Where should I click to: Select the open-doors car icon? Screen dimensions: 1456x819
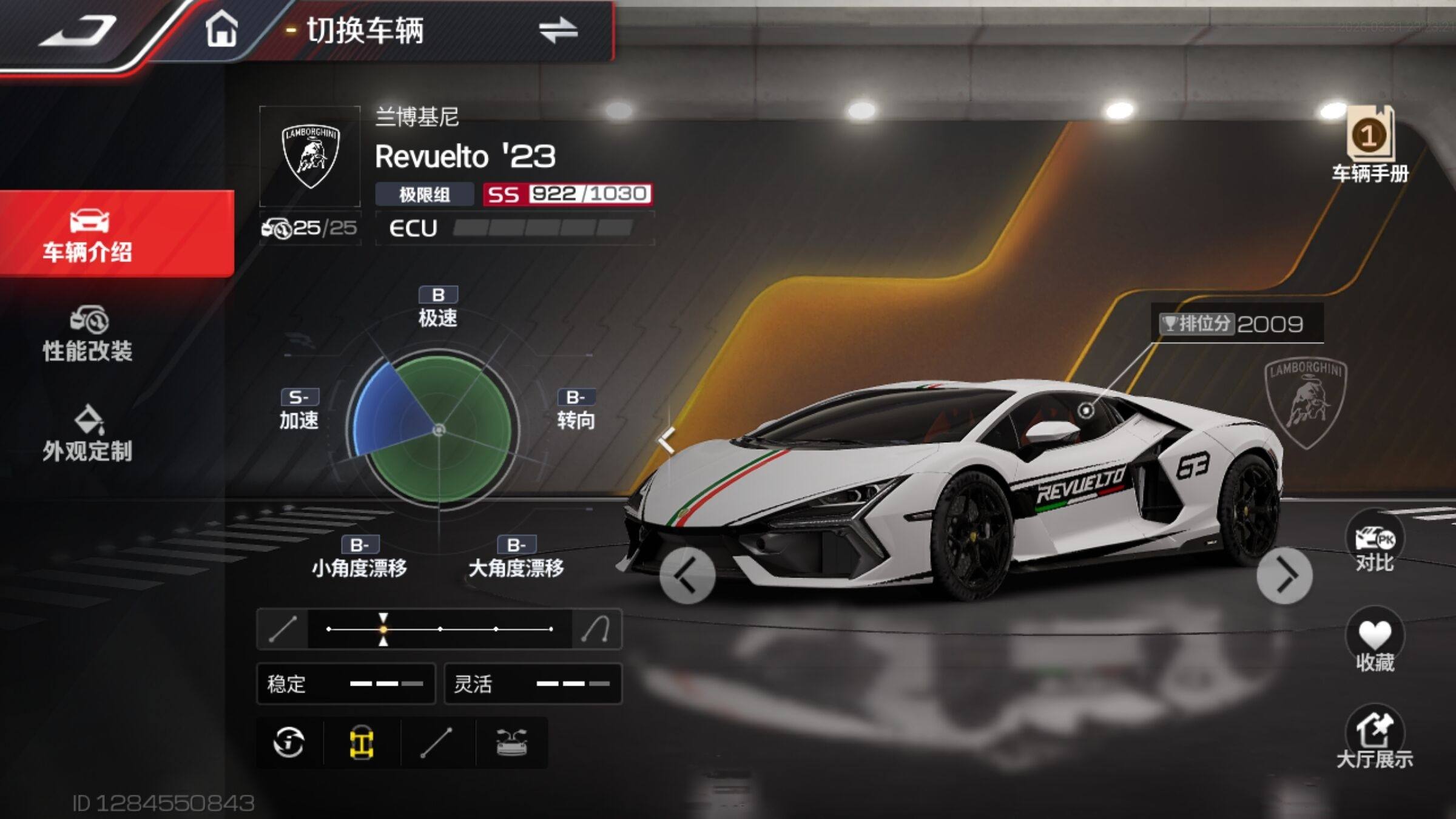511,743
